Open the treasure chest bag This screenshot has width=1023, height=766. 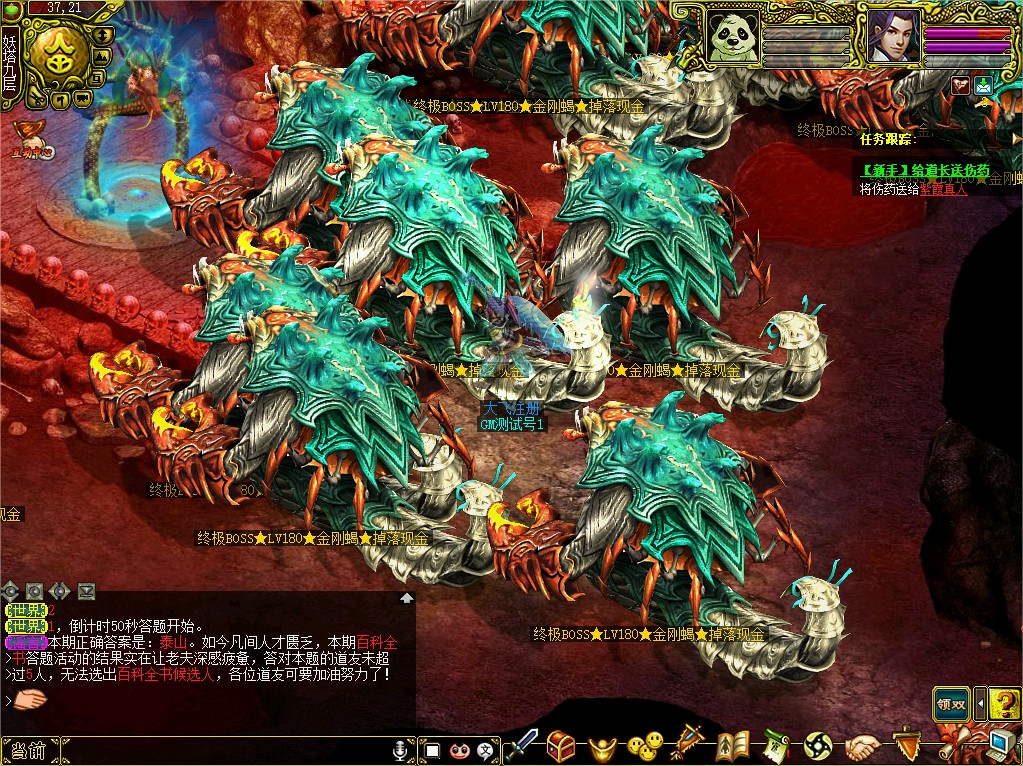(560, 746)
